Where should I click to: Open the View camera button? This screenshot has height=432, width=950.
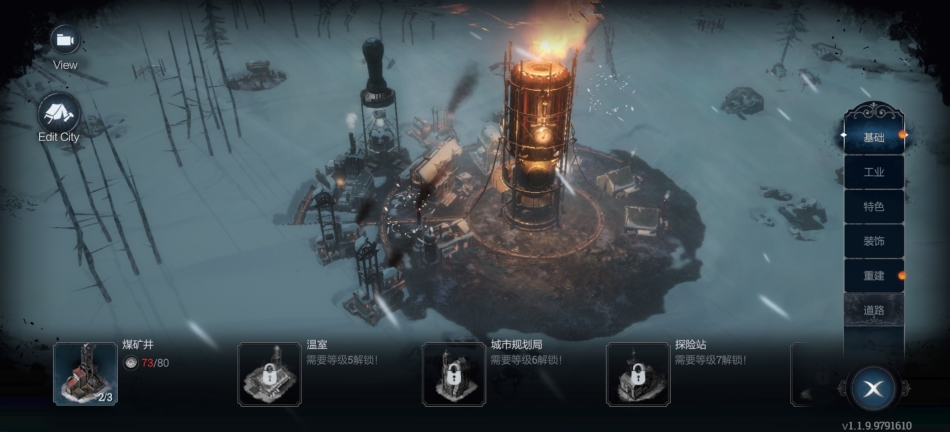(x=65, y=40)
